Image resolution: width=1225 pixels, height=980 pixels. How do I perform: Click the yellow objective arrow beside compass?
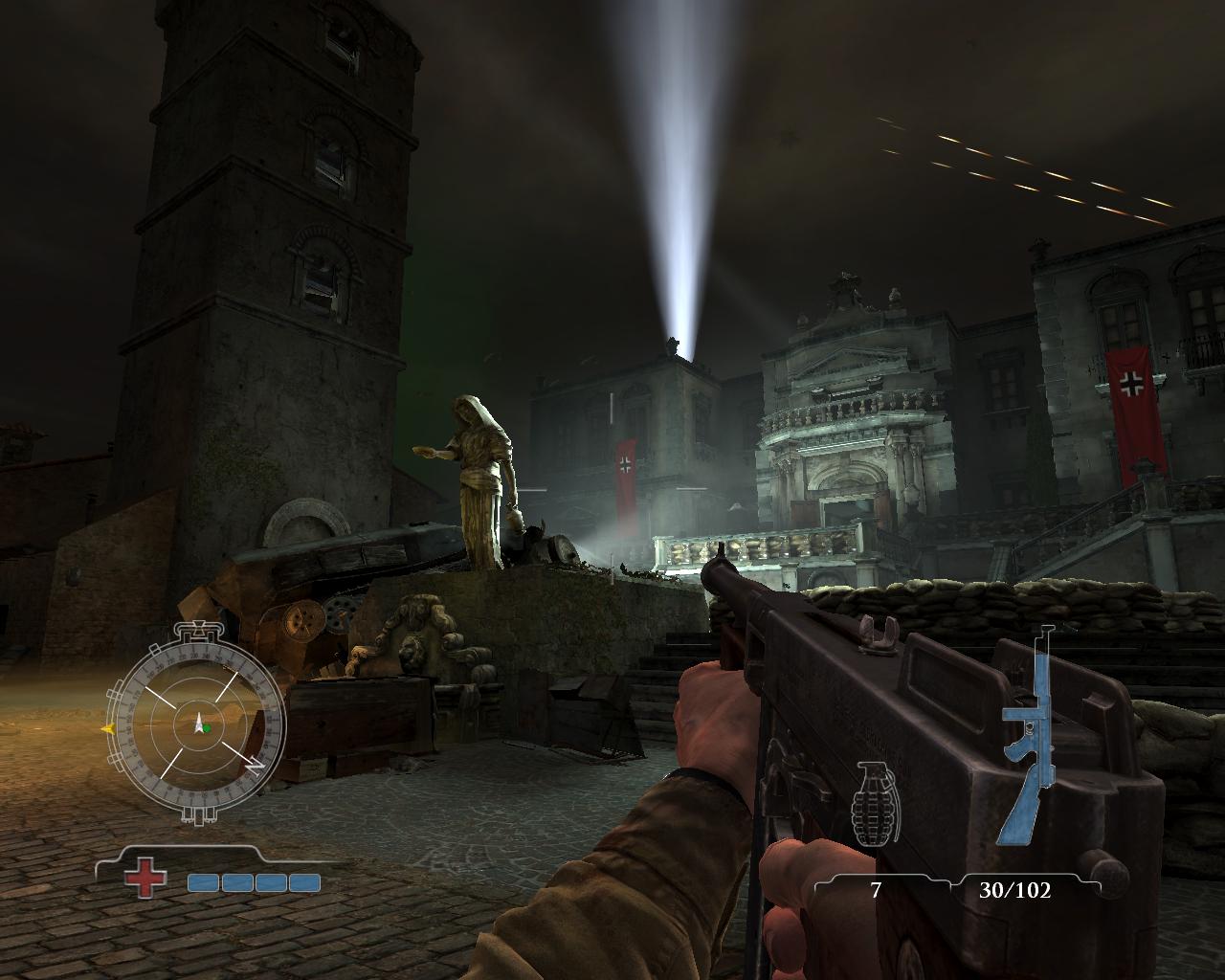coord(107,728)
